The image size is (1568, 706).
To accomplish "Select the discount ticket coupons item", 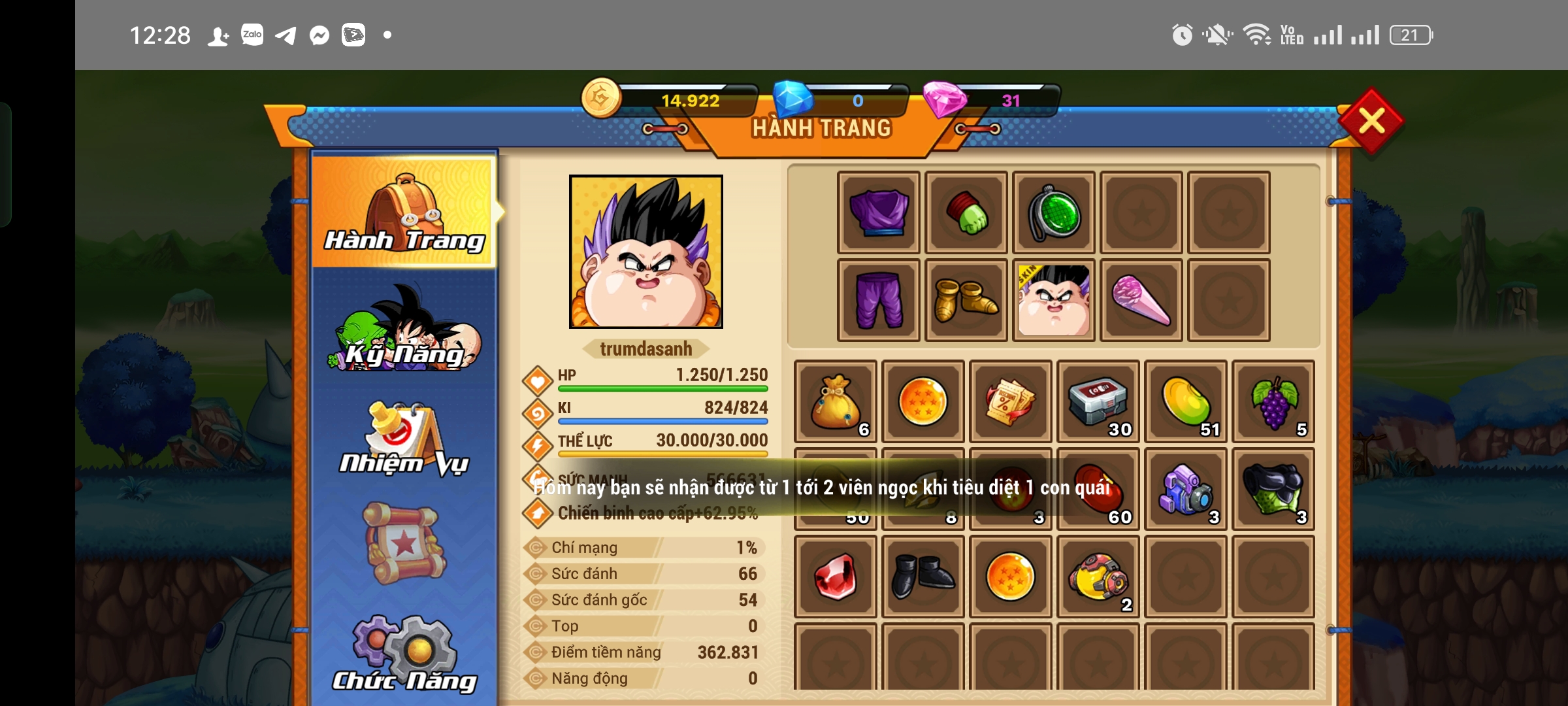I will click(x=1011, y=401).
